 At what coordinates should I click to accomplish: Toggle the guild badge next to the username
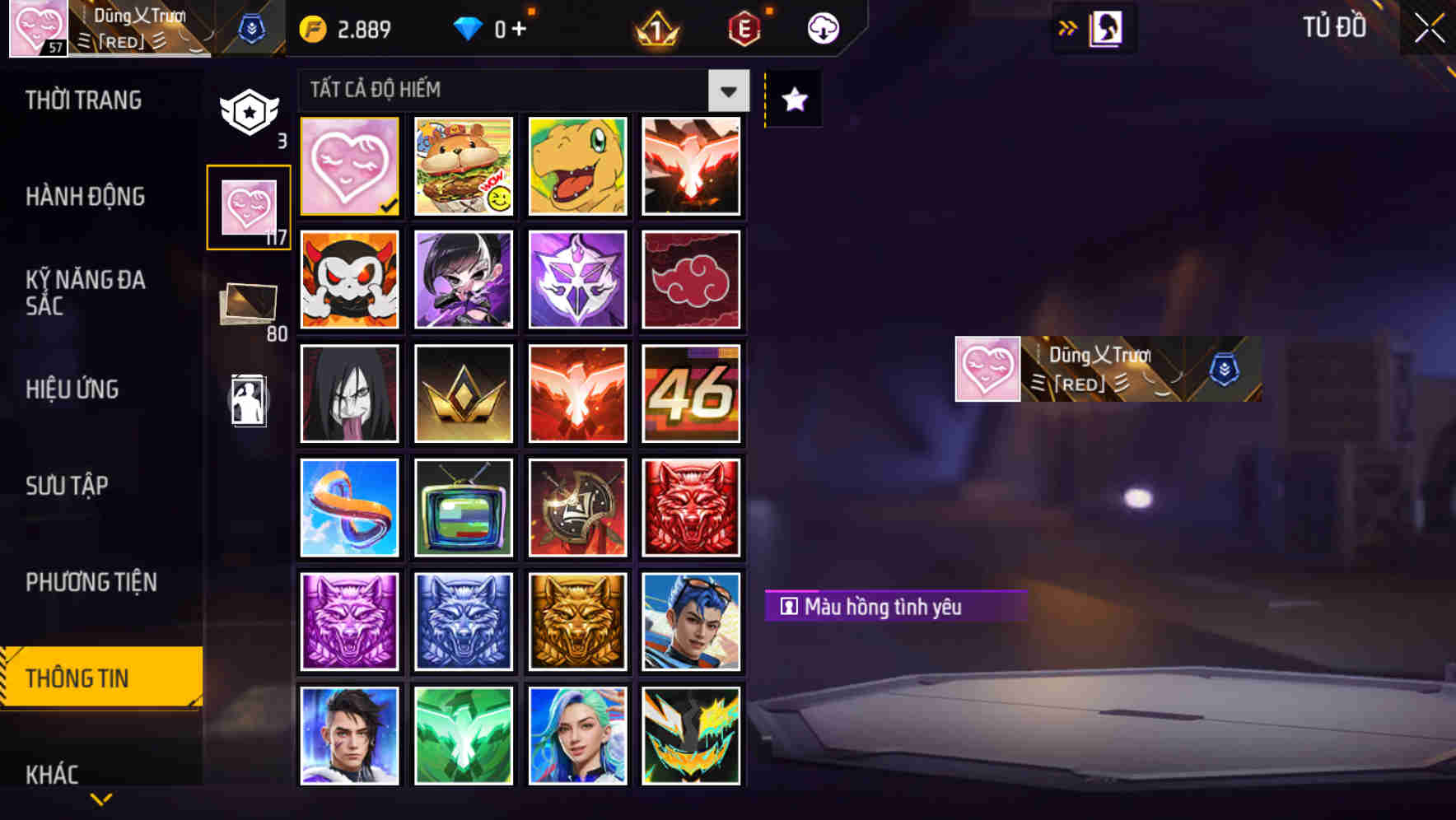click(x=252, y=26)
